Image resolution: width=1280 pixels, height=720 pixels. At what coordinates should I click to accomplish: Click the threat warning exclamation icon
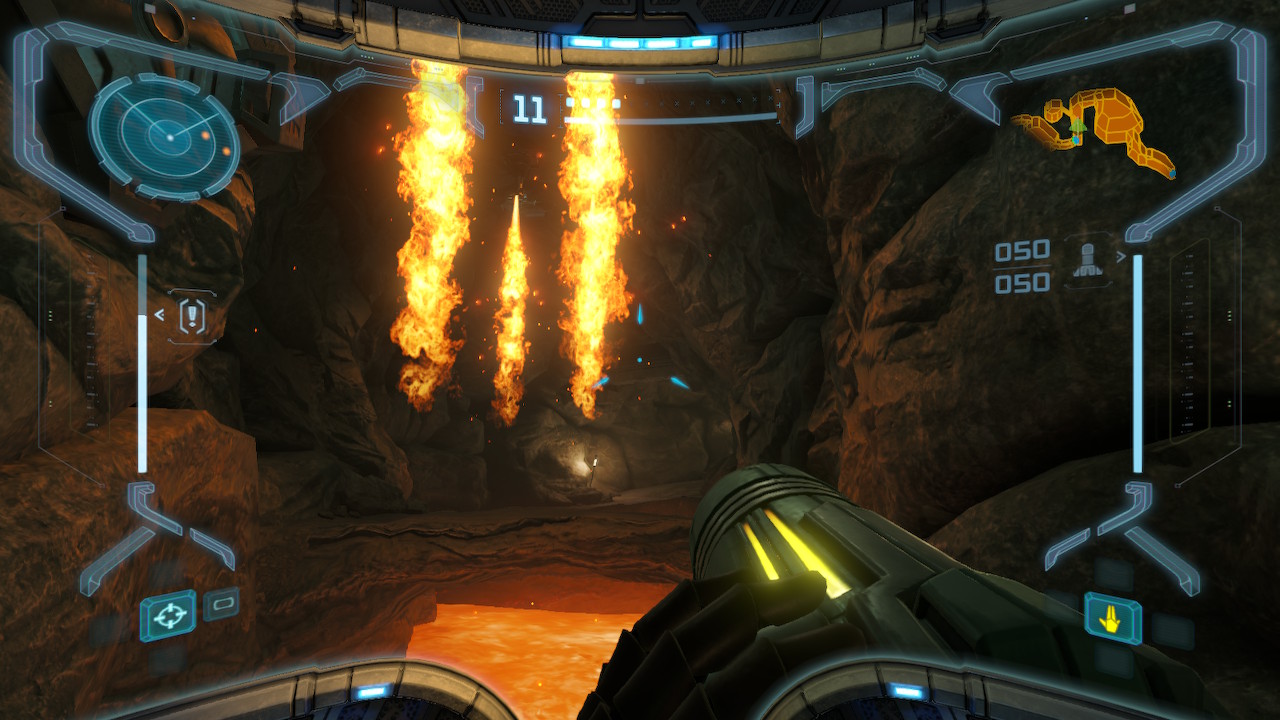(x=191, y=316)
